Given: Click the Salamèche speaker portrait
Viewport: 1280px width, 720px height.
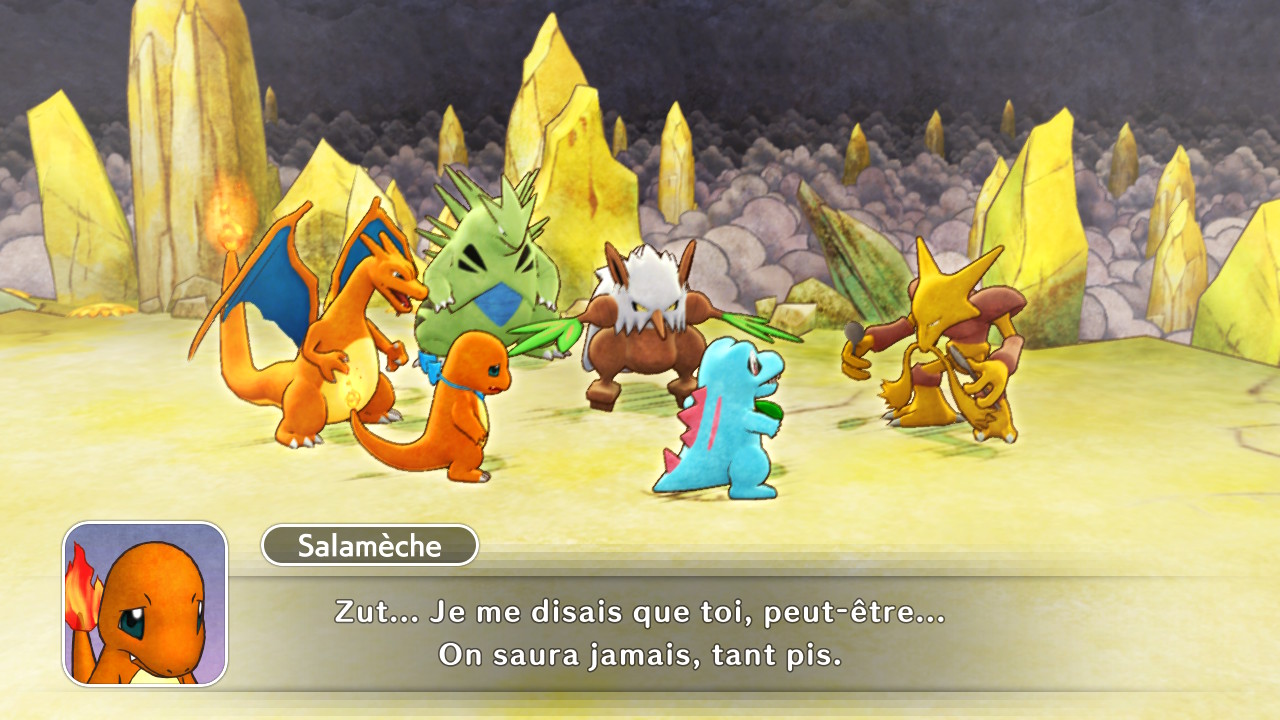Looking at the screenshot, I should tap(145, 604).
